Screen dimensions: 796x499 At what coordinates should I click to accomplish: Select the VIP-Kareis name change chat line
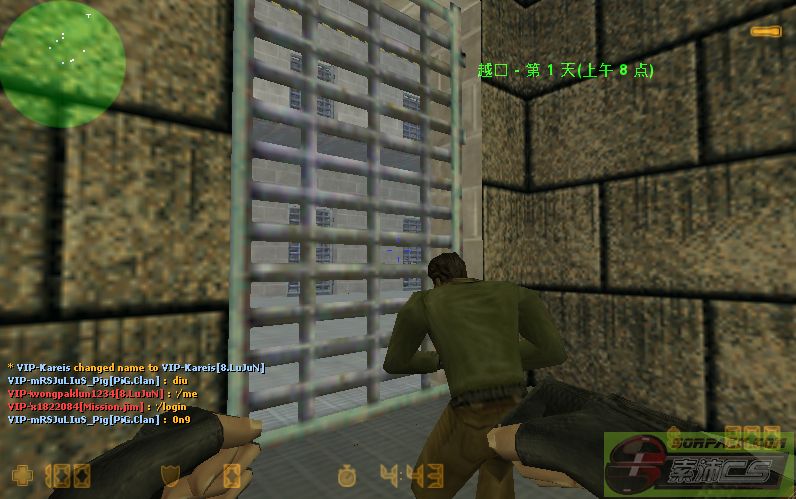[136, 367]
